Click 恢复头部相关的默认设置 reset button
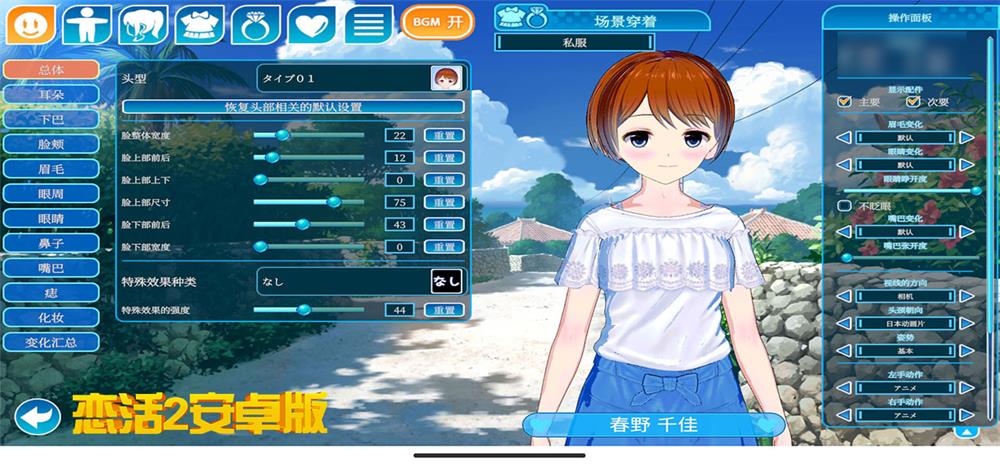 click(293, 106)
